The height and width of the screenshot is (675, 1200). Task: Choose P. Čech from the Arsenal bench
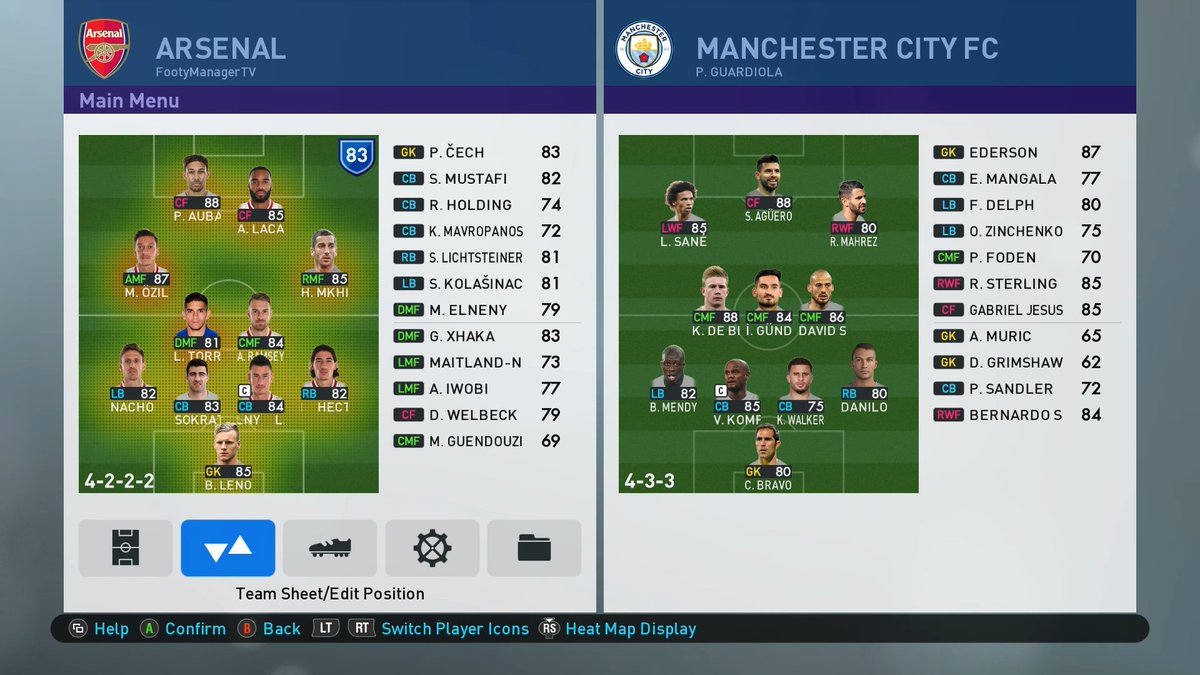[x=478, y=153]
